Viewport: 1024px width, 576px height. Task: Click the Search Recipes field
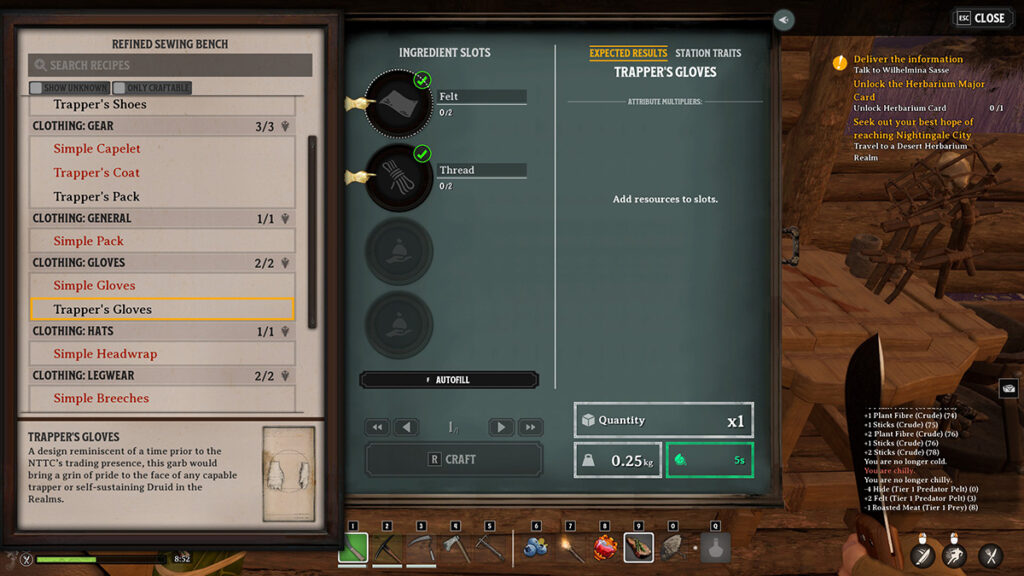click(x=170, y=65)
